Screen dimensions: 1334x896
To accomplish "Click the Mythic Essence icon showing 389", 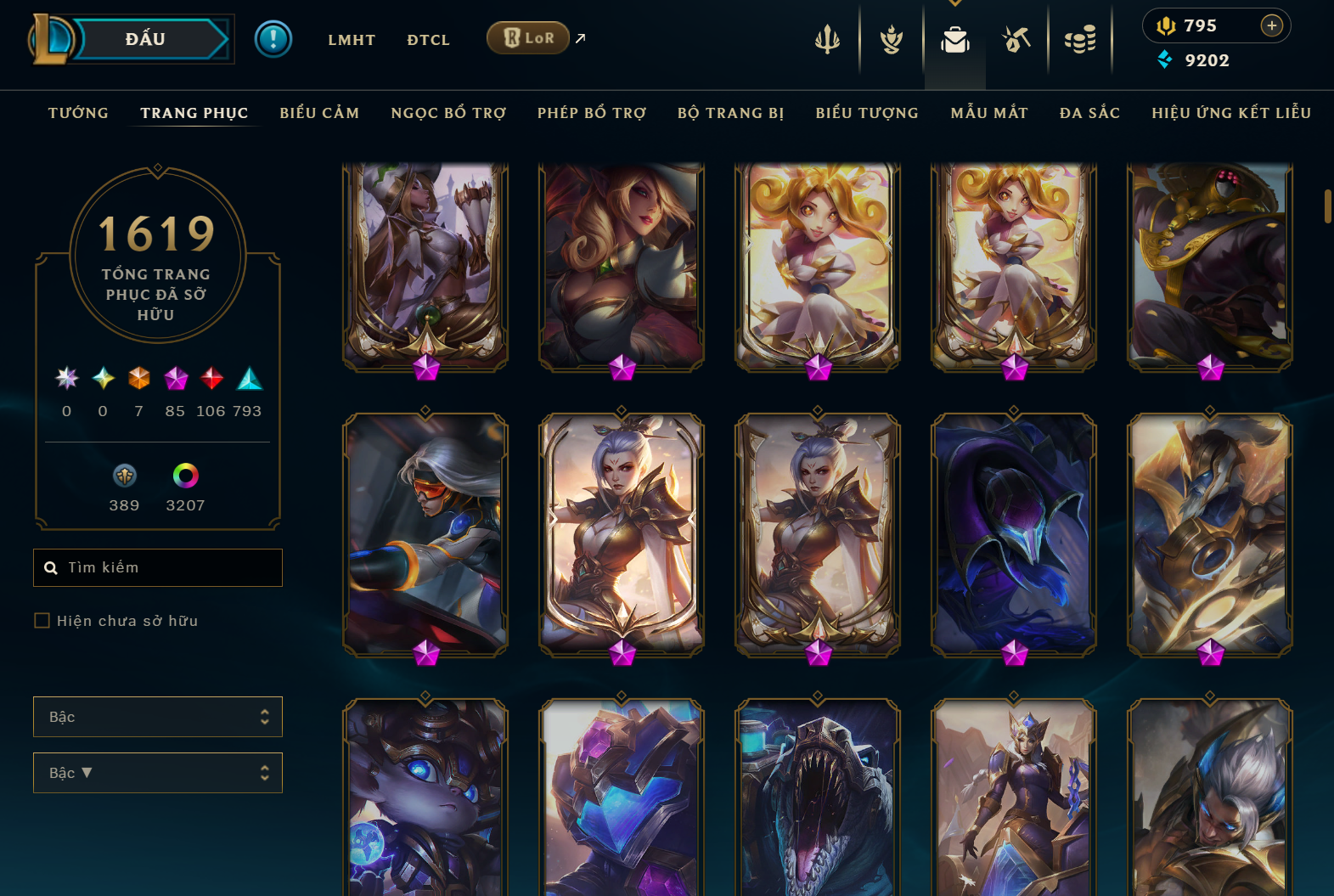I will tap(124, 477).
